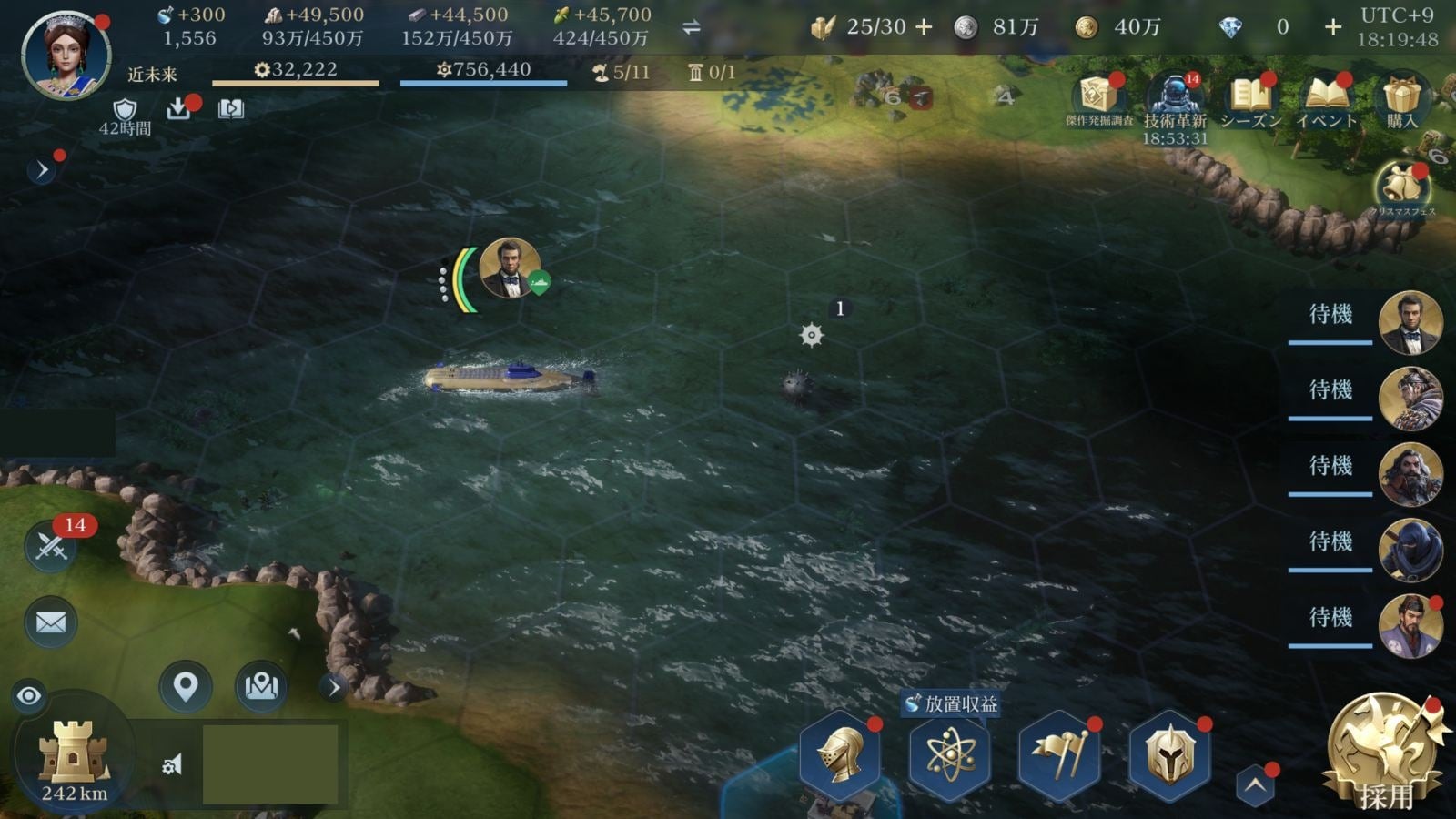Open the 購入 purchase gift box
The image size is (1456, 819).
coord(1401,100)
